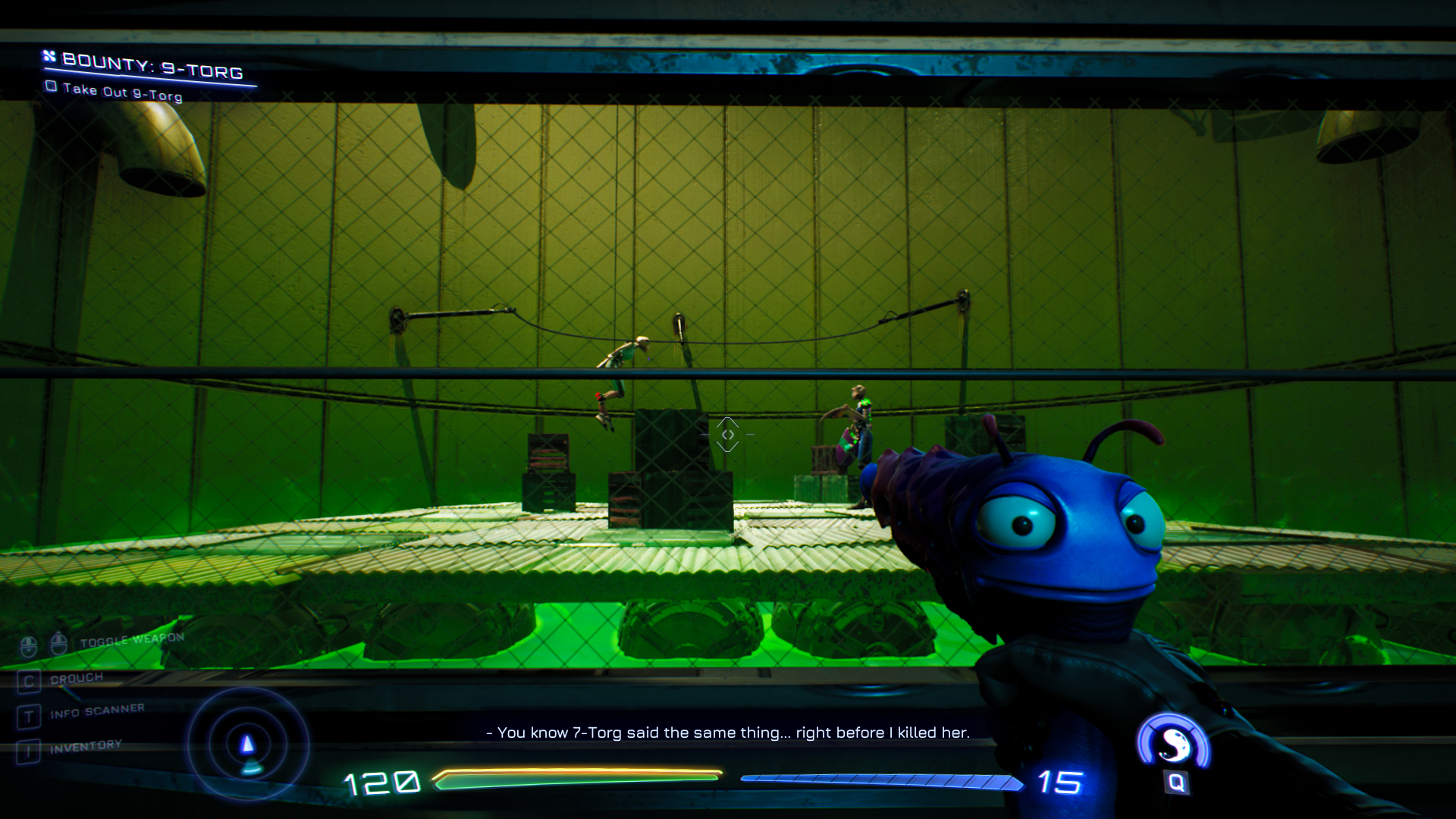The width and height of the screenshot is (1456, 819).
Task: Tick the Take Out 9-Torg objective checkbox
Action: [x=51, y=86]
